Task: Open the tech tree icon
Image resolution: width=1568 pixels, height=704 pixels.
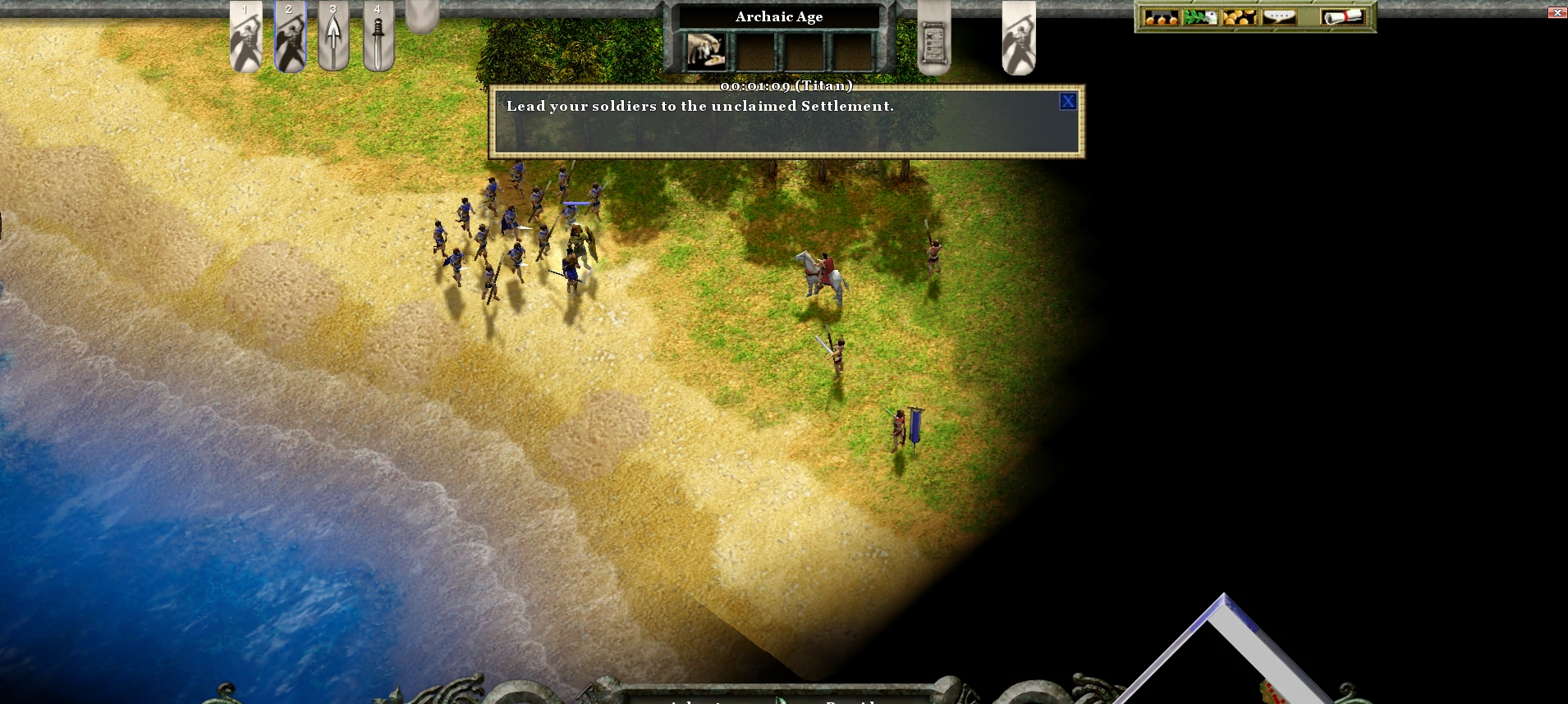Action: pos(1161,17)
